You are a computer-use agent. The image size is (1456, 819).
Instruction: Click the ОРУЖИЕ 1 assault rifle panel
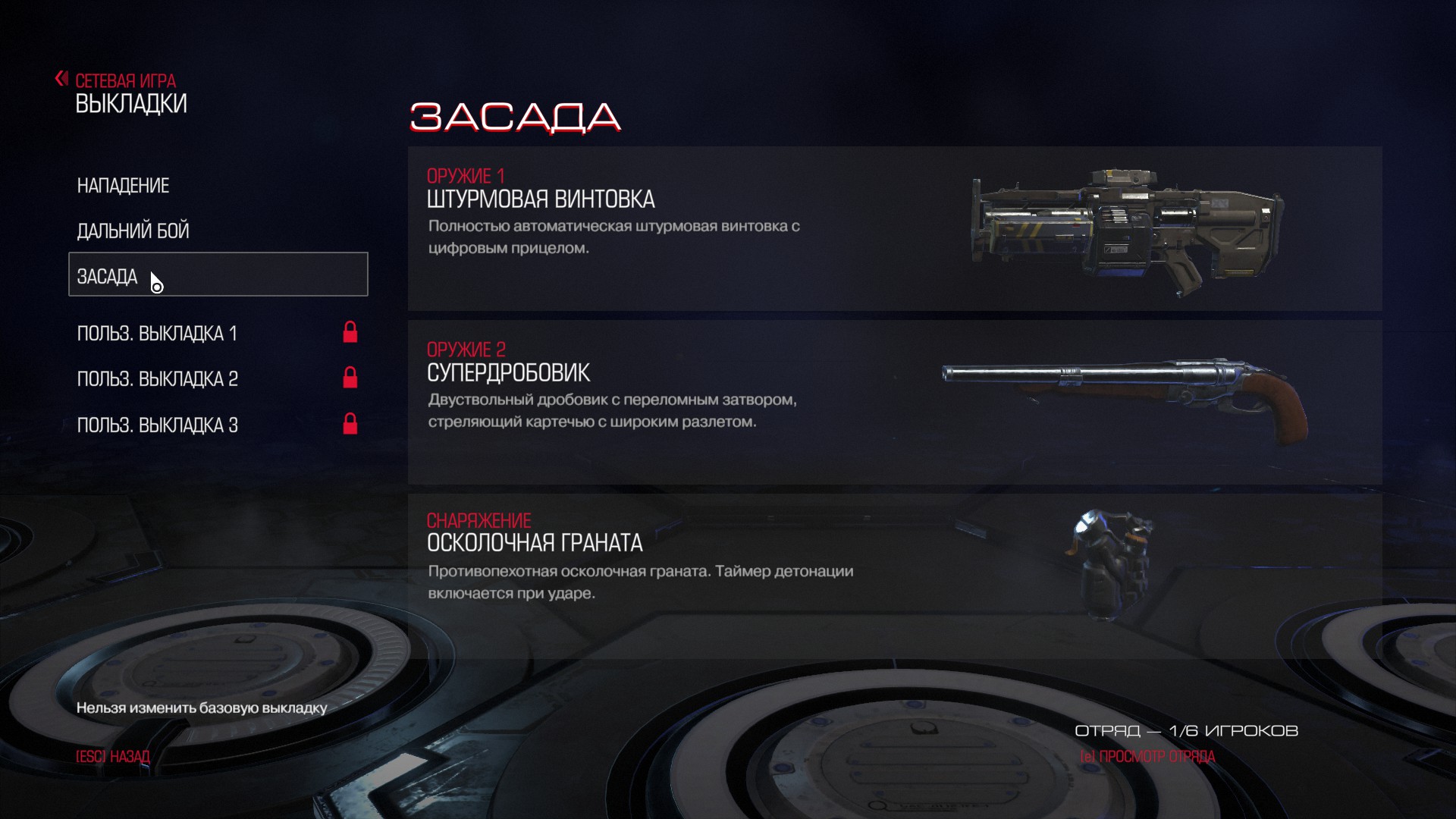click(x=894, y=228)
